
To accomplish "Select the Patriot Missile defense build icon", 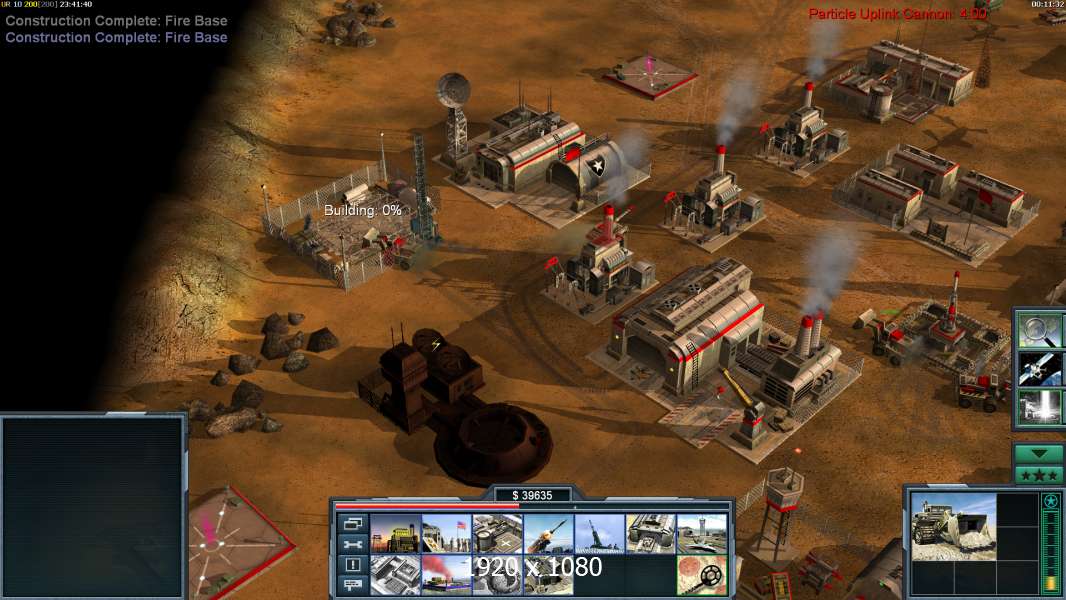I will pyautogui.click(x=549, y=534).
